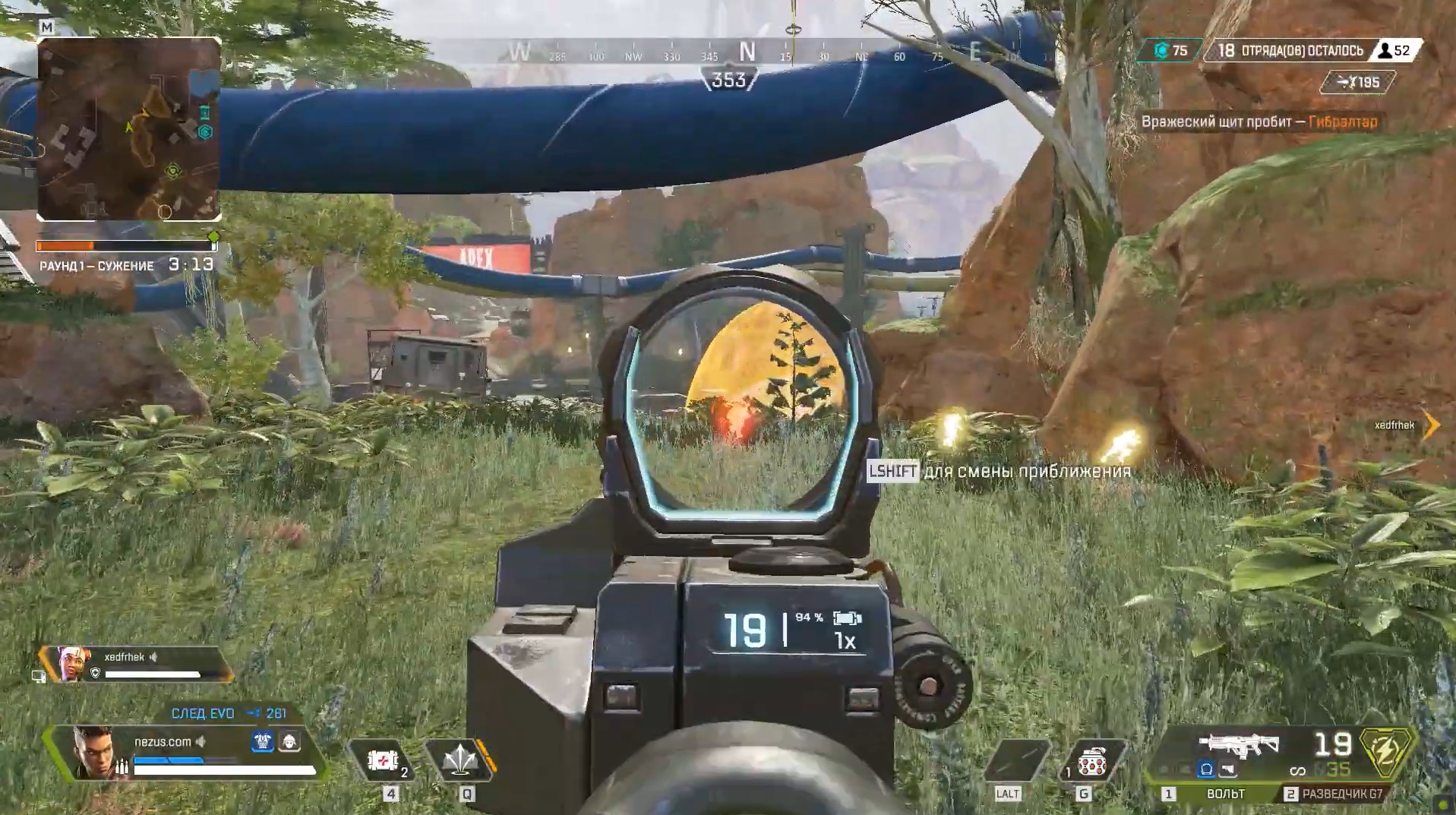Open the minimap in the top-left corner
The width and height of the screenshot is (1456, 815).
pos(129,129)
